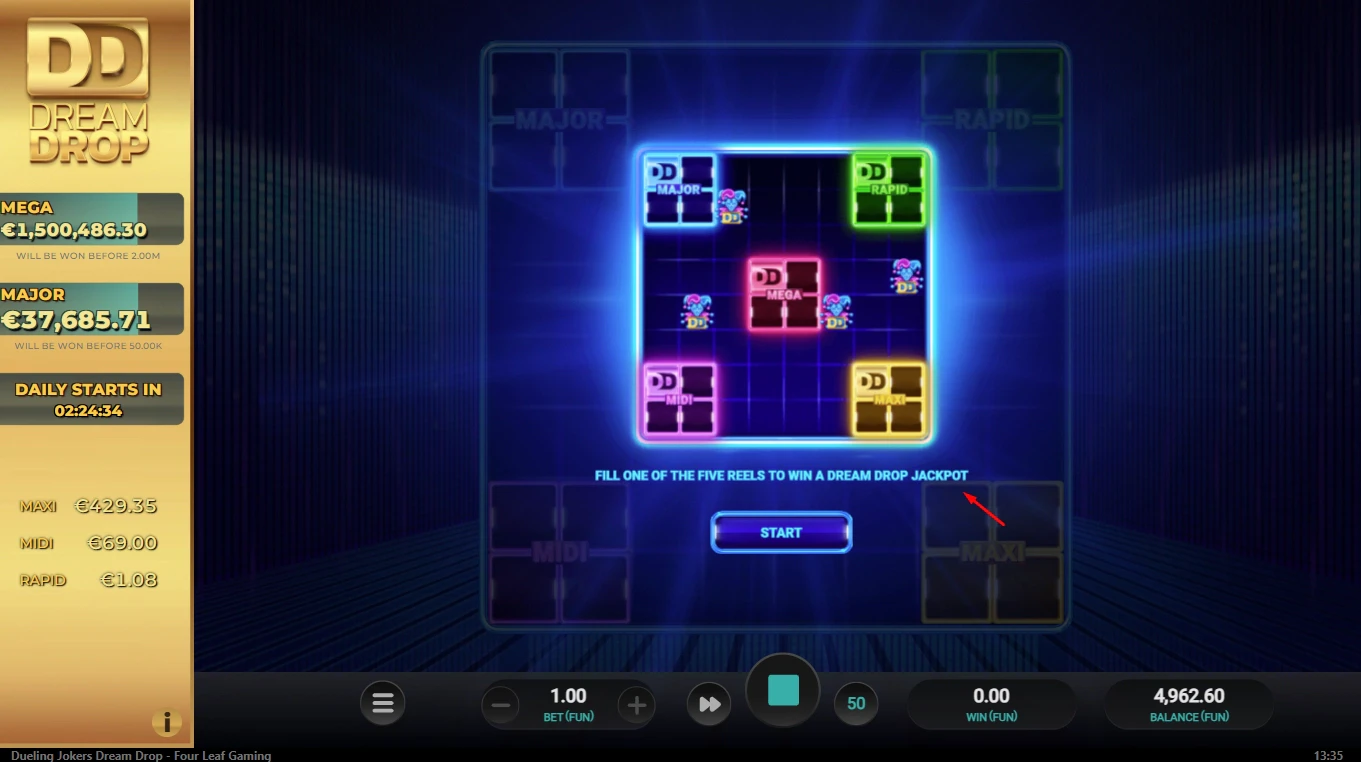
Task: Select the purple MIDI jackpot tile
Action: point(680,397)
